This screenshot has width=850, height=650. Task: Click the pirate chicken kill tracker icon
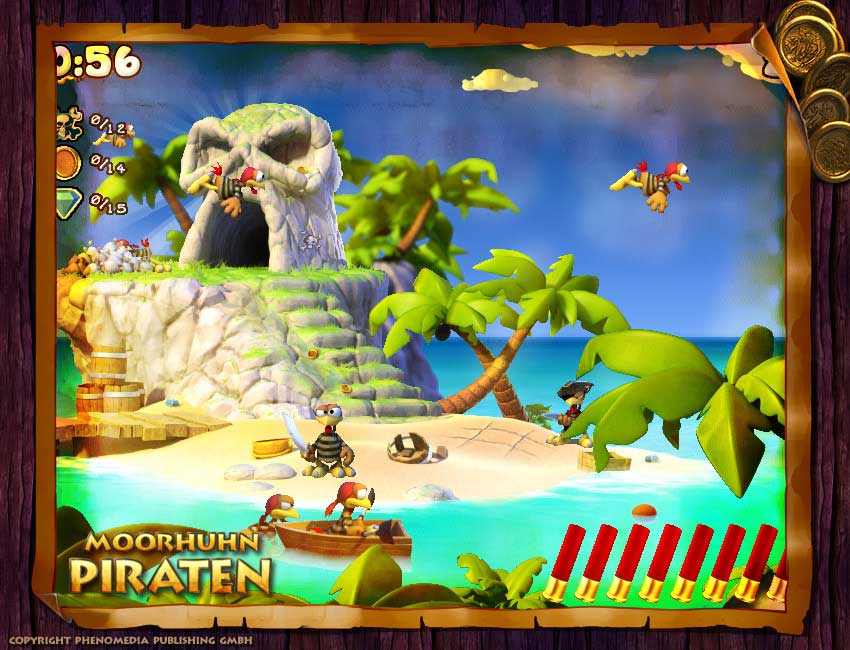[68, 125]
